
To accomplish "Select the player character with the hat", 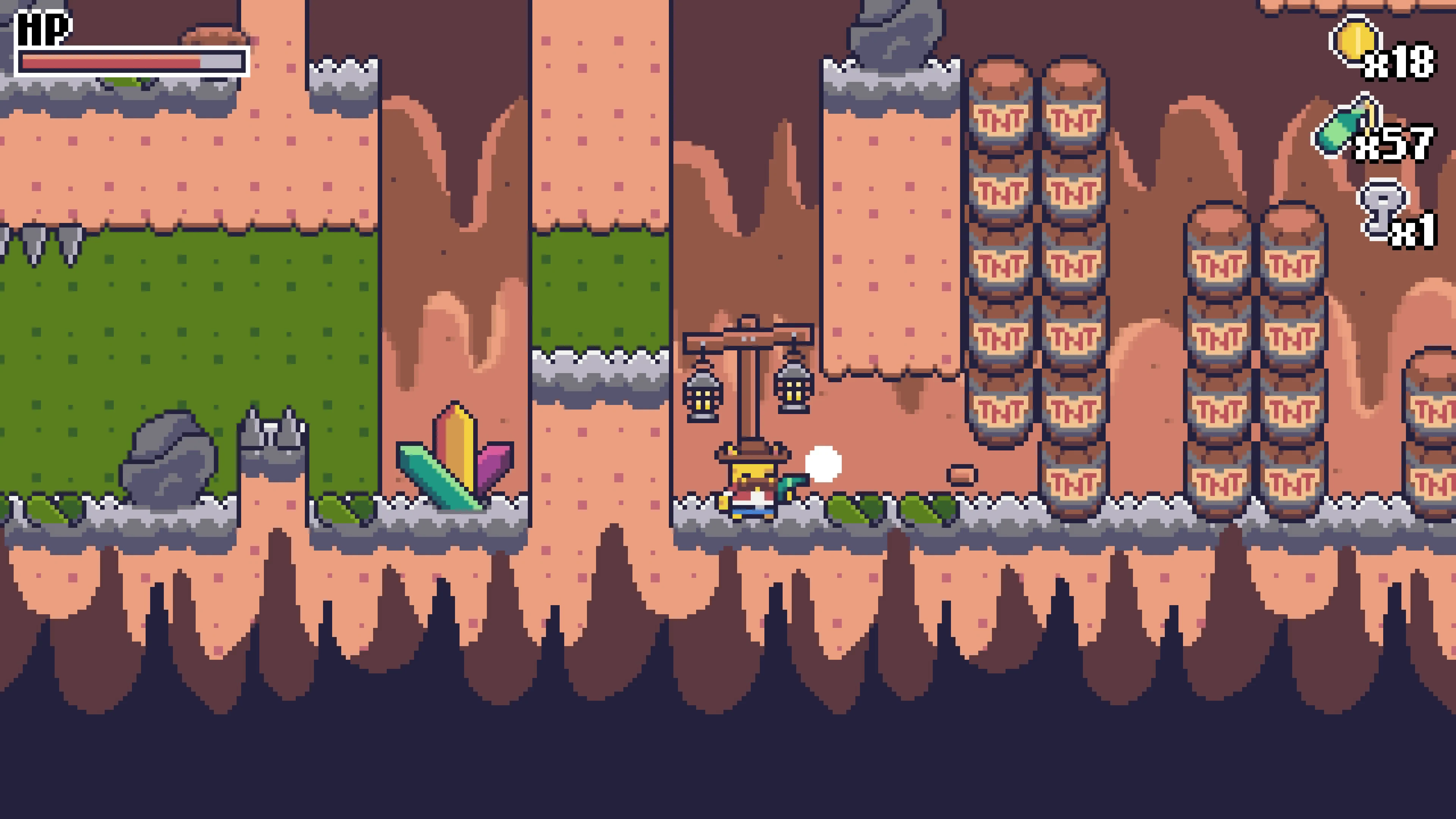I will [x=752, y=483].
